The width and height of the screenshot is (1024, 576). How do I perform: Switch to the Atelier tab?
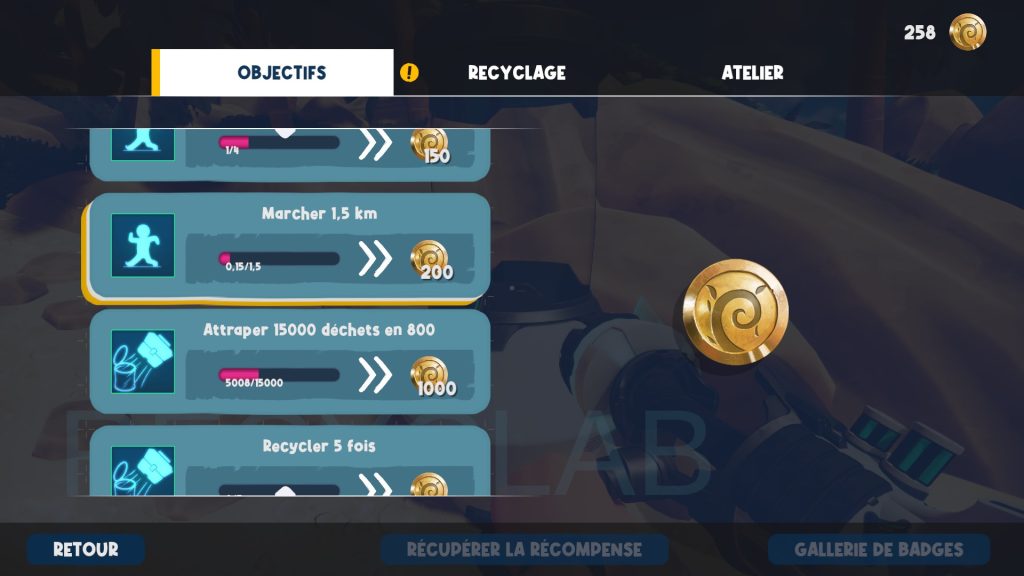coord(752,73)
